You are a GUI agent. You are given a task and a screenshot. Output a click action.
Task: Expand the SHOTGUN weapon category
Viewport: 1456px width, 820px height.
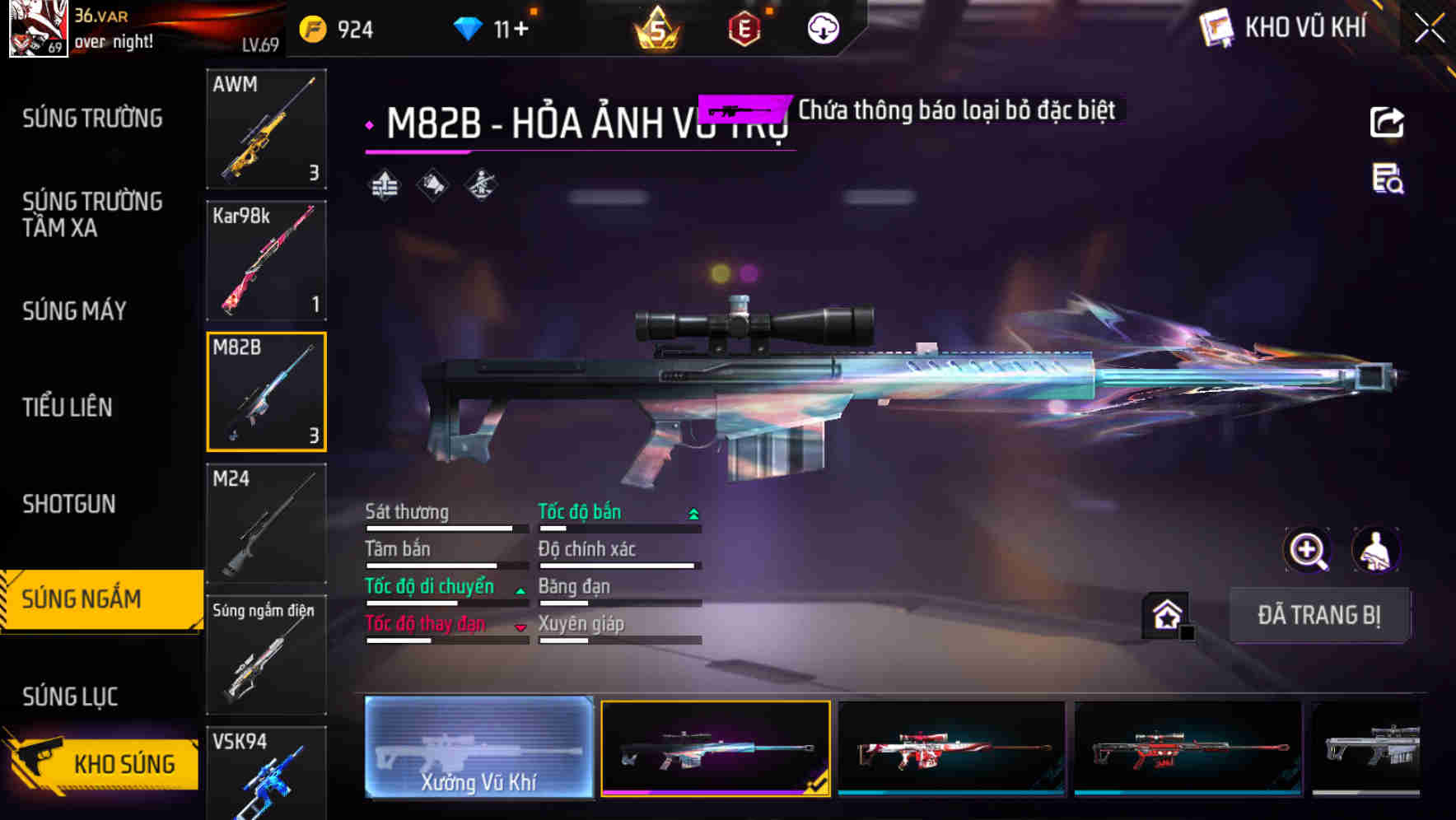(x=69, y=504)
